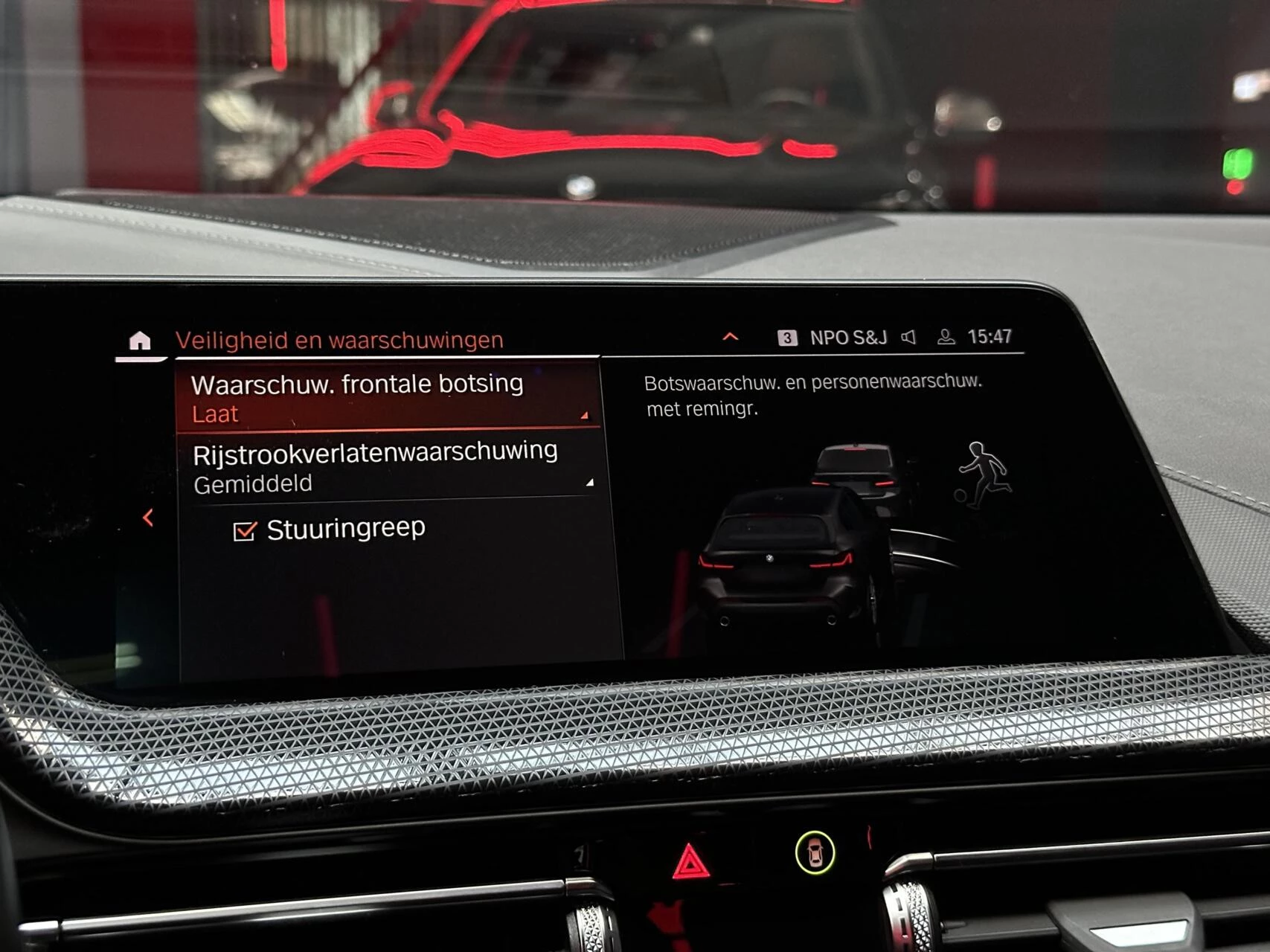Tap the speaker mute icon
The height and width of the screenshot is (952, 1270).
point(908,338)
